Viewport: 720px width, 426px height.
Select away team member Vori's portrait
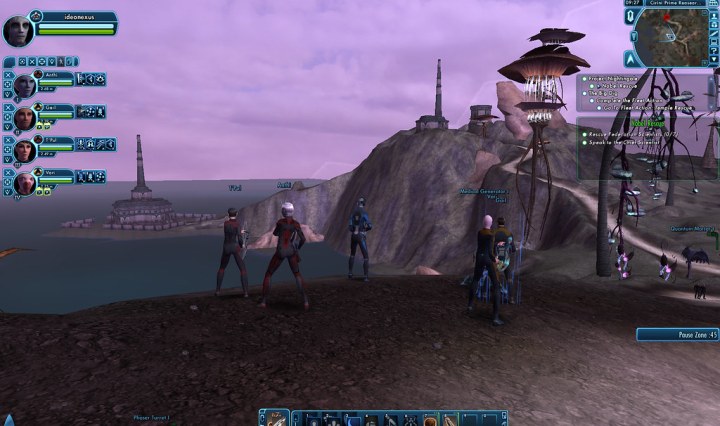coord(24,182)
